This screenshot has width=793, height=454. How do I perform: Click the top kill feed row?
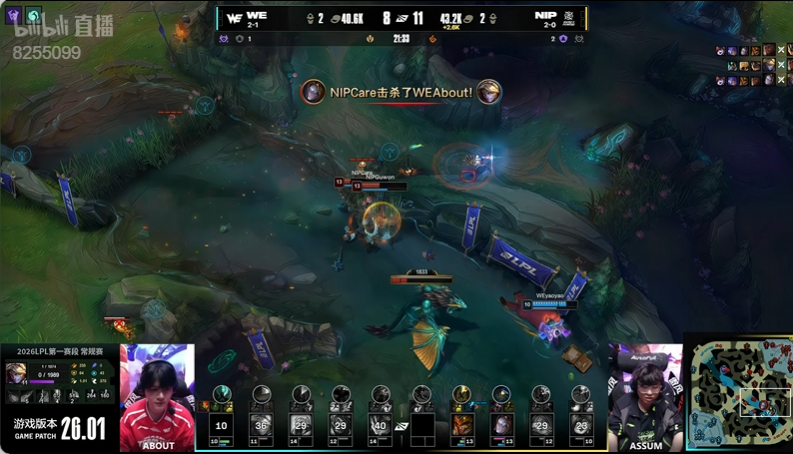pyautogui.click(x=751, y=50)
